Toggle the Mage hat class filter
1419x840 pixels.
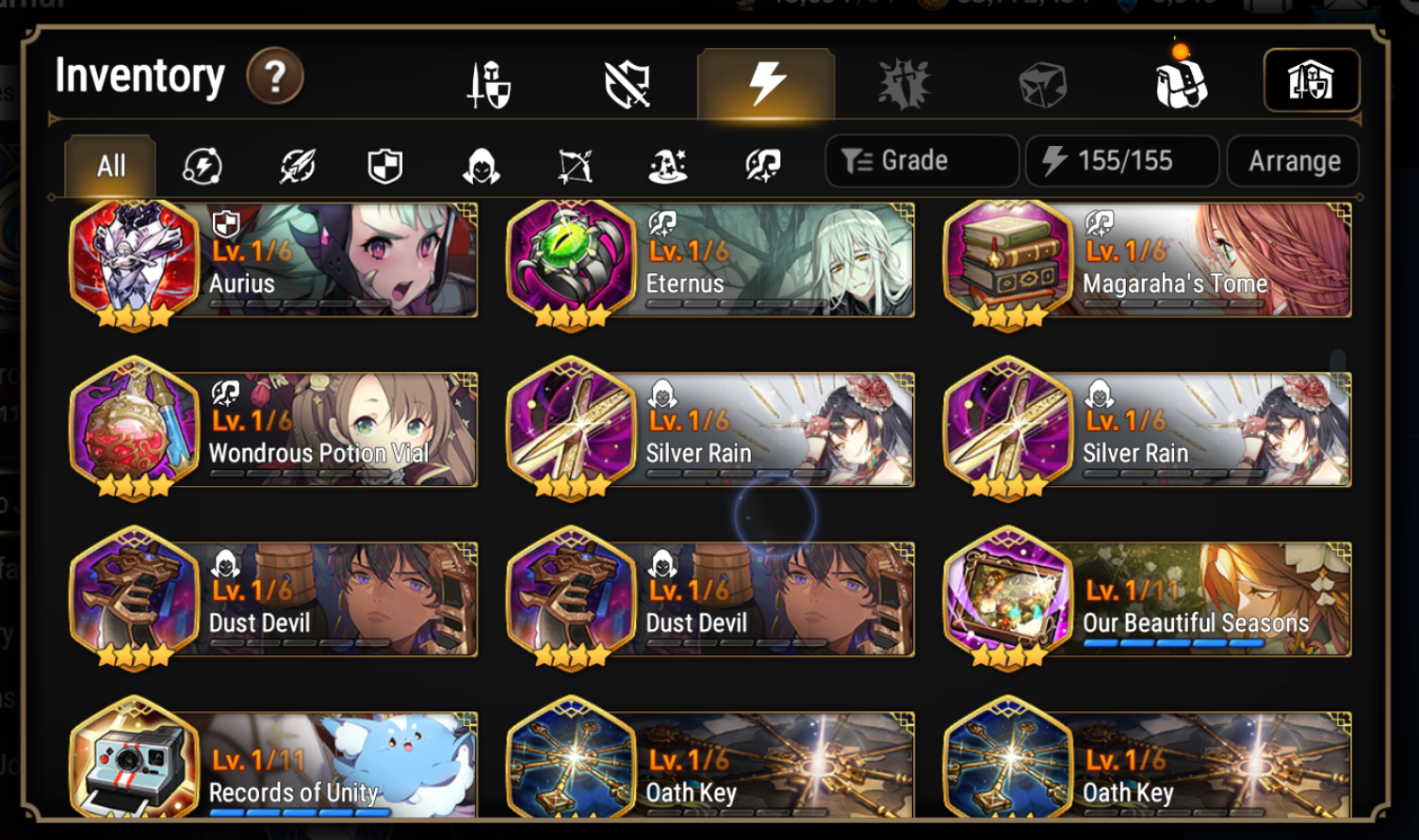click(669, 165)
